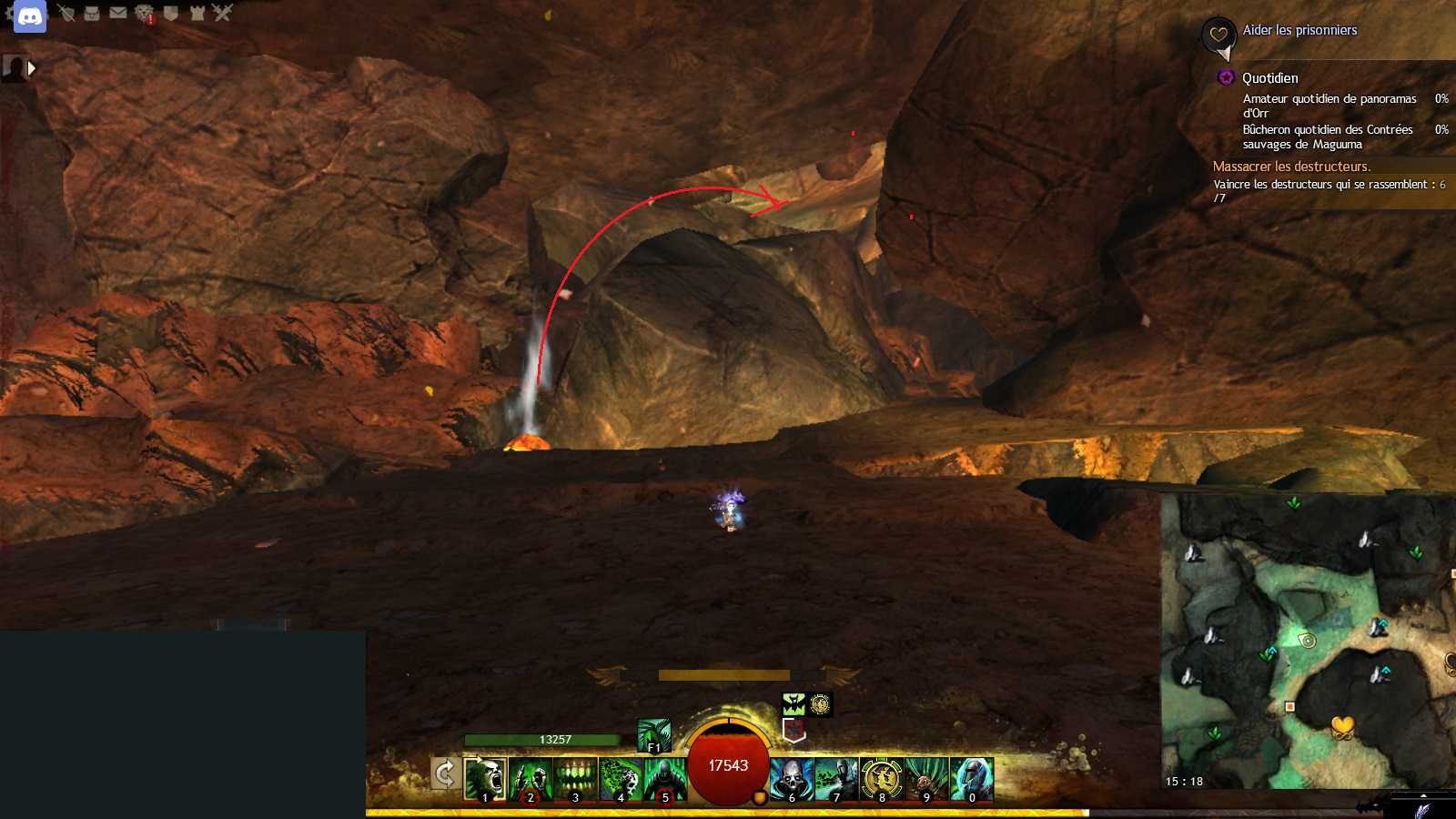Open the guild shield icon

pos(170,13)
